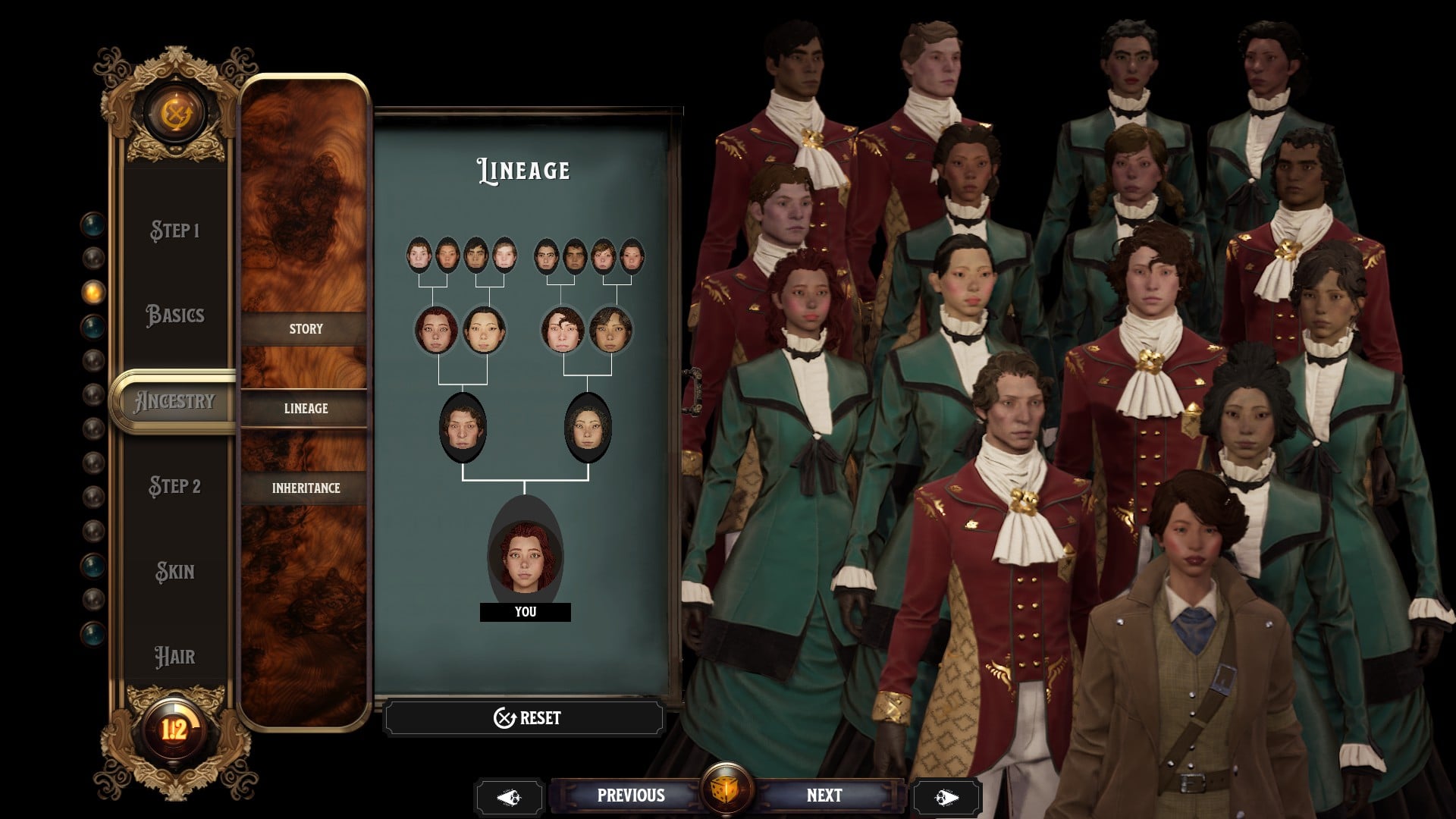Click the right double-arrow skip icon
Screen dimensions: 1456x819
[x=946, y=796]
